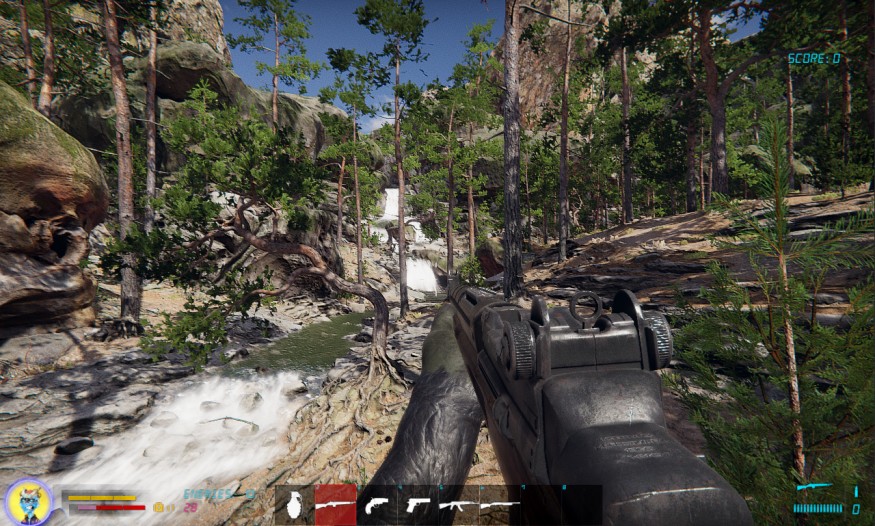The height and width of the screenshot is (526, 875).
Task: Select the assault rifle hotbar slot
Action: pyautogui.click(x=459, y=505)
